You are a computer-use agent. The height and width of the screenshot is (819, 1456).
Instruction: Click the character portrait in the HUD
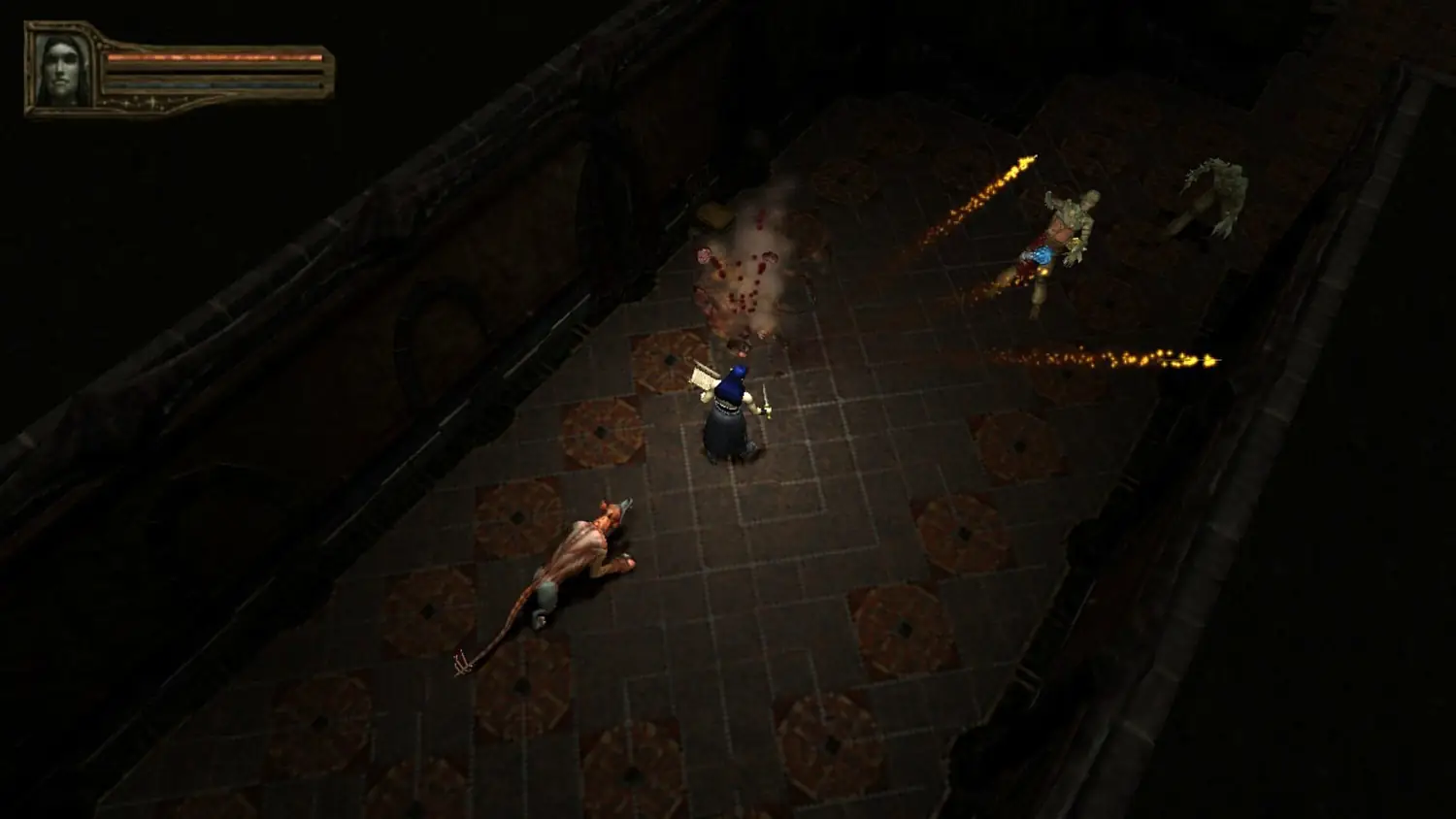coord(61,66)
